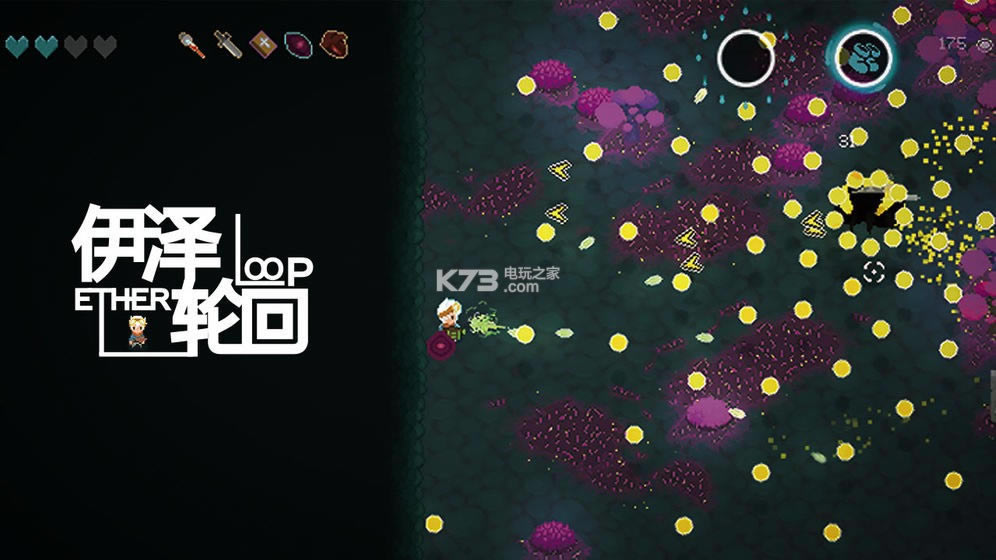Click the dark red mushroom item icon
The width and height of the screenshot is (996, 560).
[x=333, y=44]
